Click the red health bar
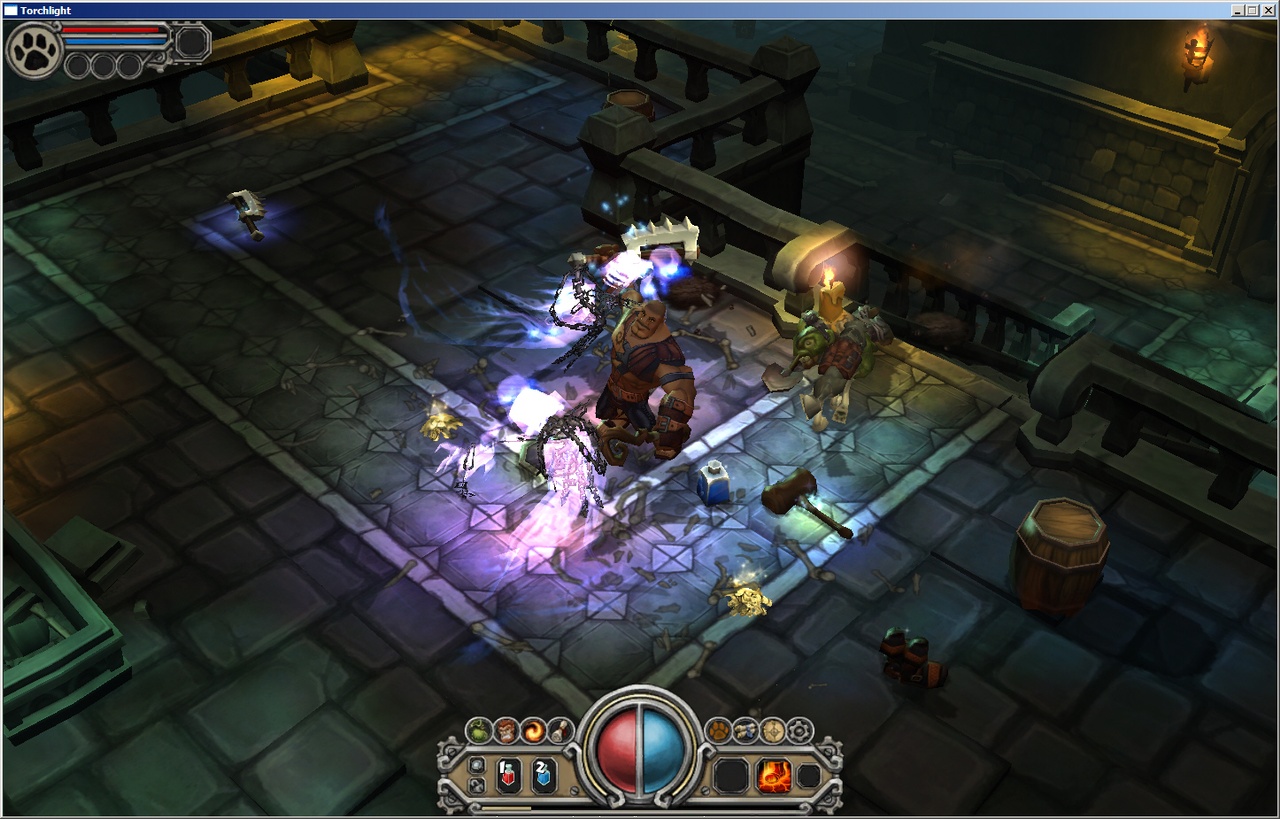This screenshot has height=819, width=1280. click(110, 30)
